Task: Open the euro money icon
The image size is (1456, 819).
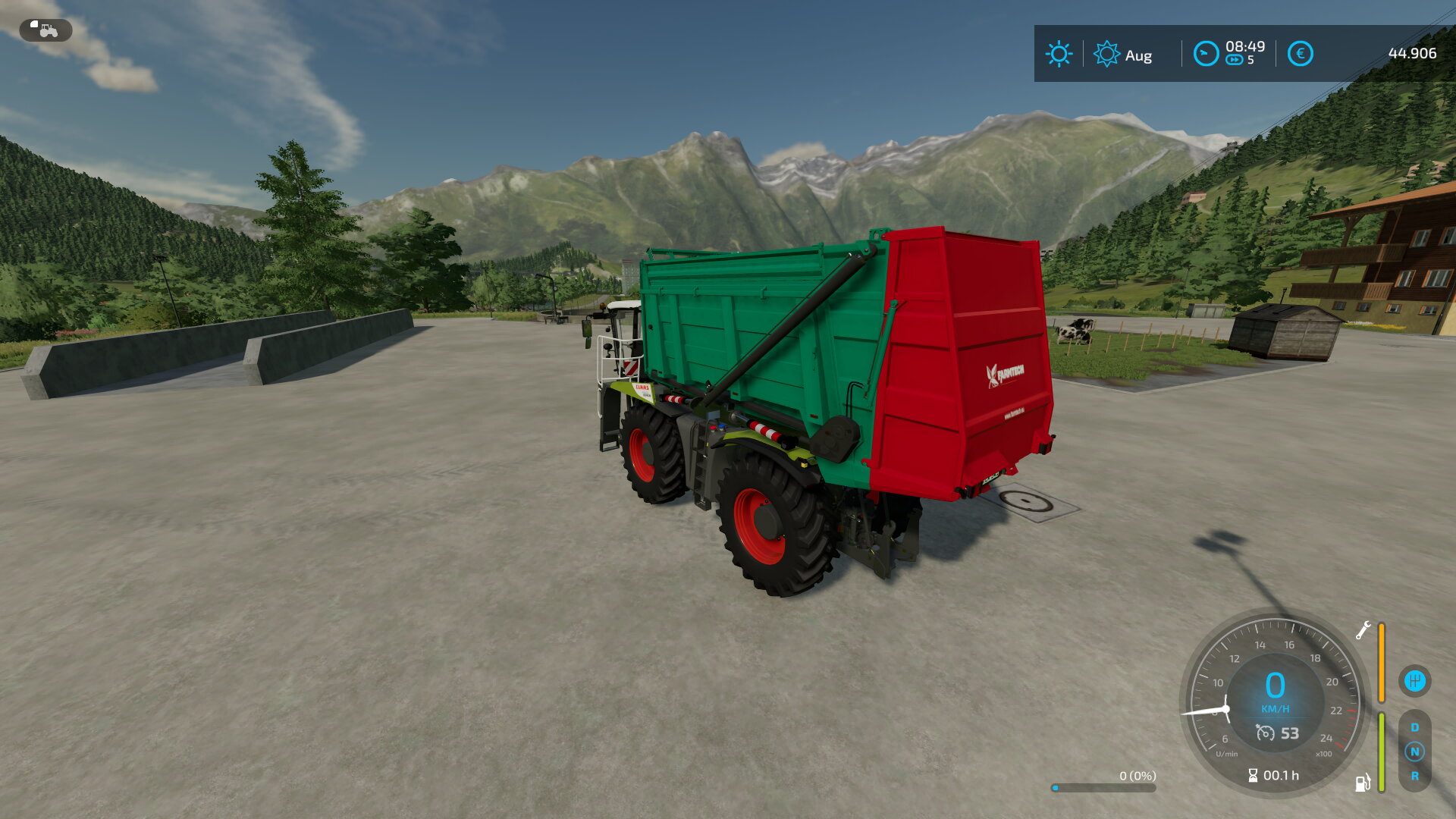Action: tap(1300, 54)
